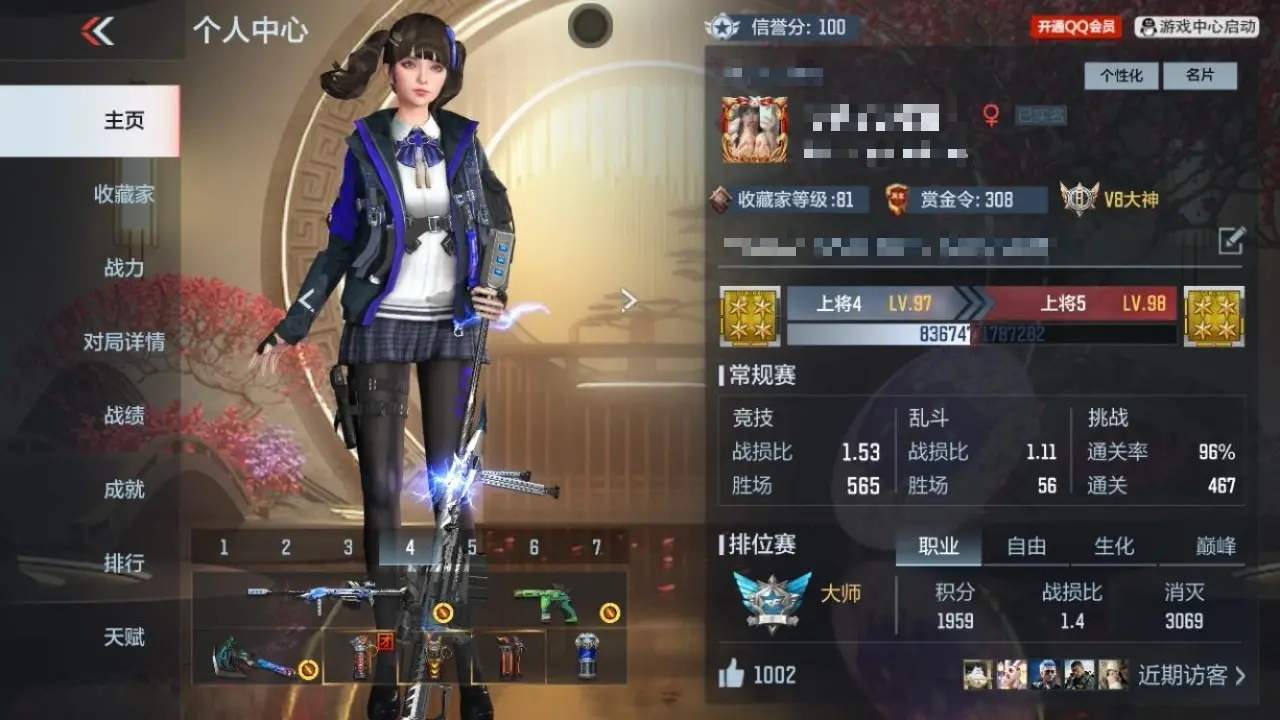This screenshot has height=720, width=1280.
Task: Open the 收藏家 sidebar tab
Action: (x=124, y=194)
